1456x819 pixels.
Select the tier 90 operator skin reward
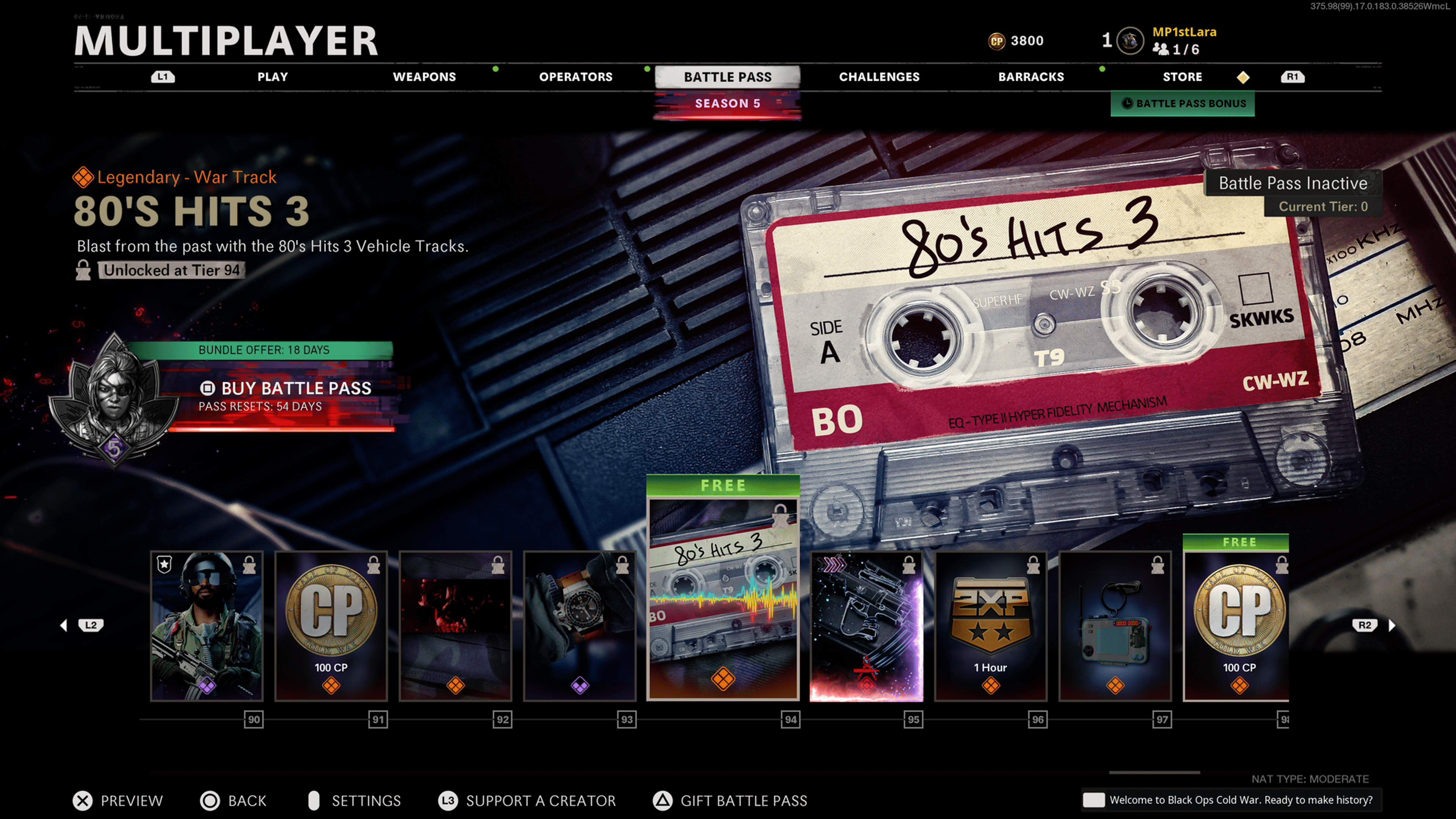coord(207,626)
